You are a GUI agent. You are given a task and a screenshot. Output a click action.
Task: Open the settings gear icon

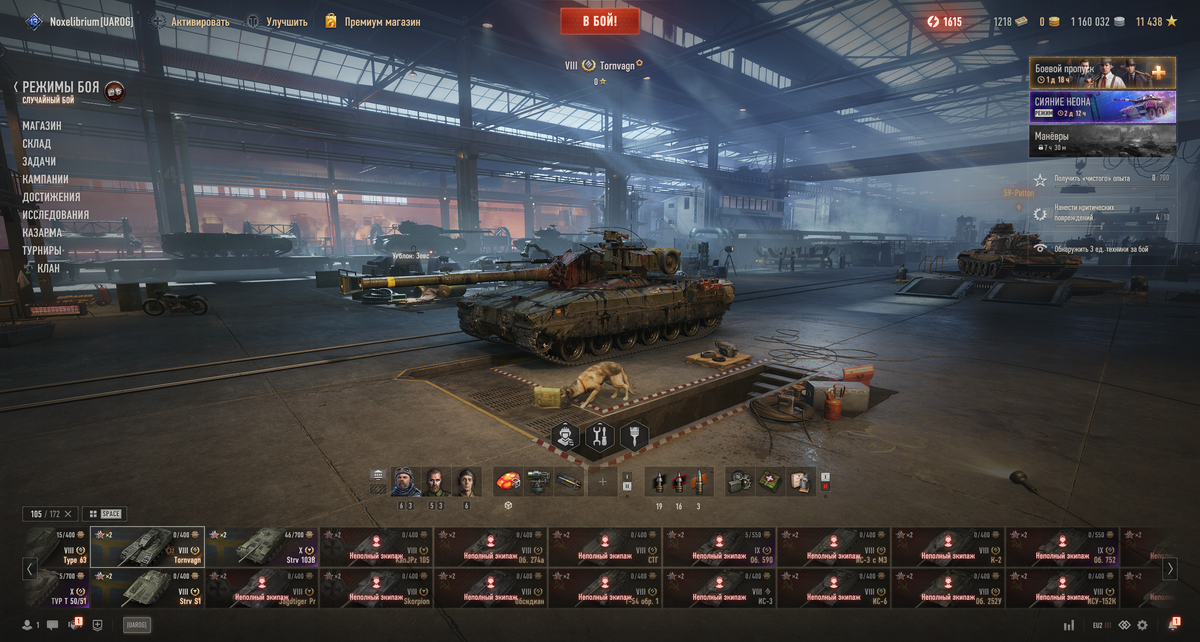[1142, 625]
